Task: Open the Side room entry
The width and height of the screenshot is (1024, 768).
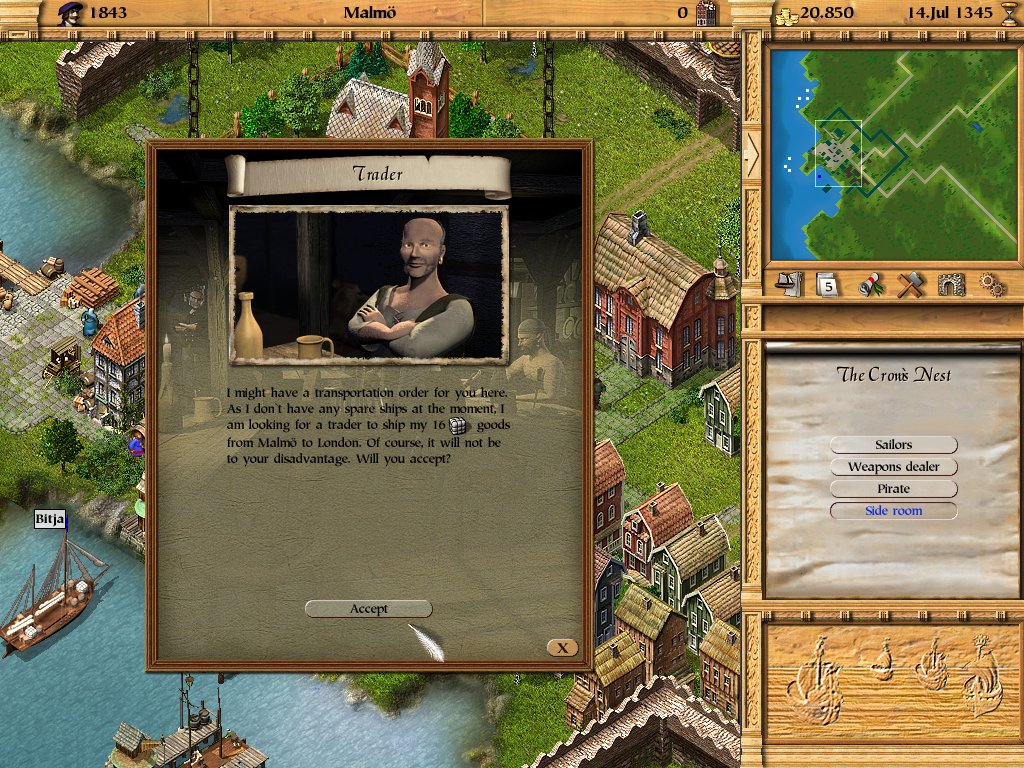Action: tap(893, 511)
